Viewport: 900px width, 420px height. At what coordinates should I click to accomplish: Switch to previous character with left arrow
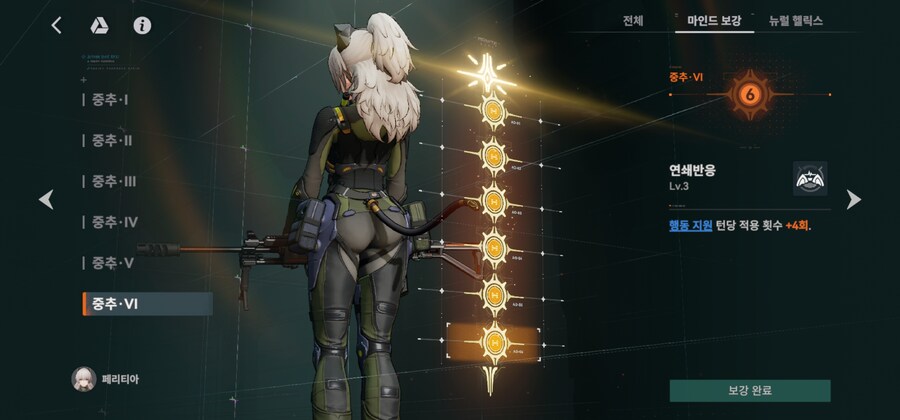(x=46, y=200)
